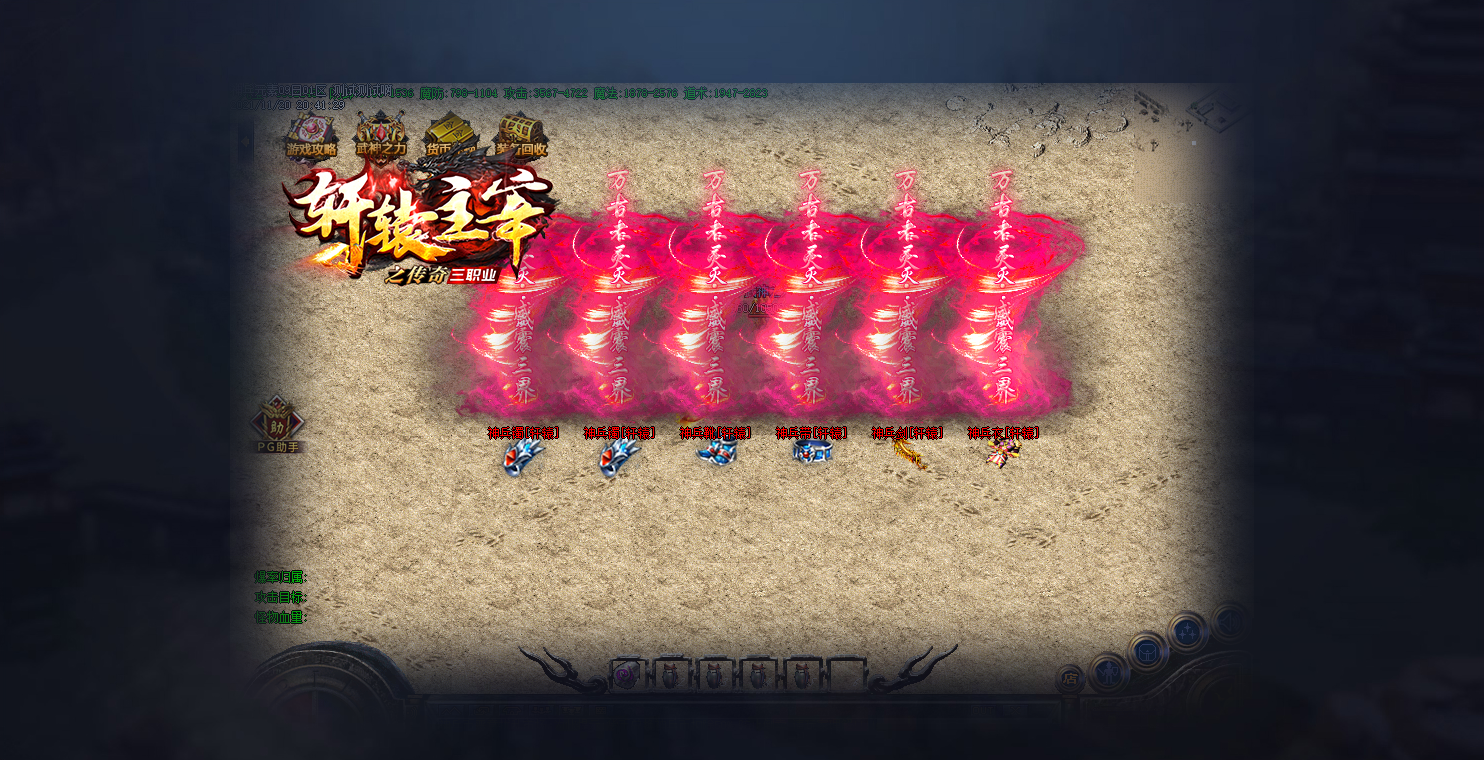Open the 装备回收 equipment recycling chest
The height and width of the screenshot is (760, 1484).
point(520,136)
